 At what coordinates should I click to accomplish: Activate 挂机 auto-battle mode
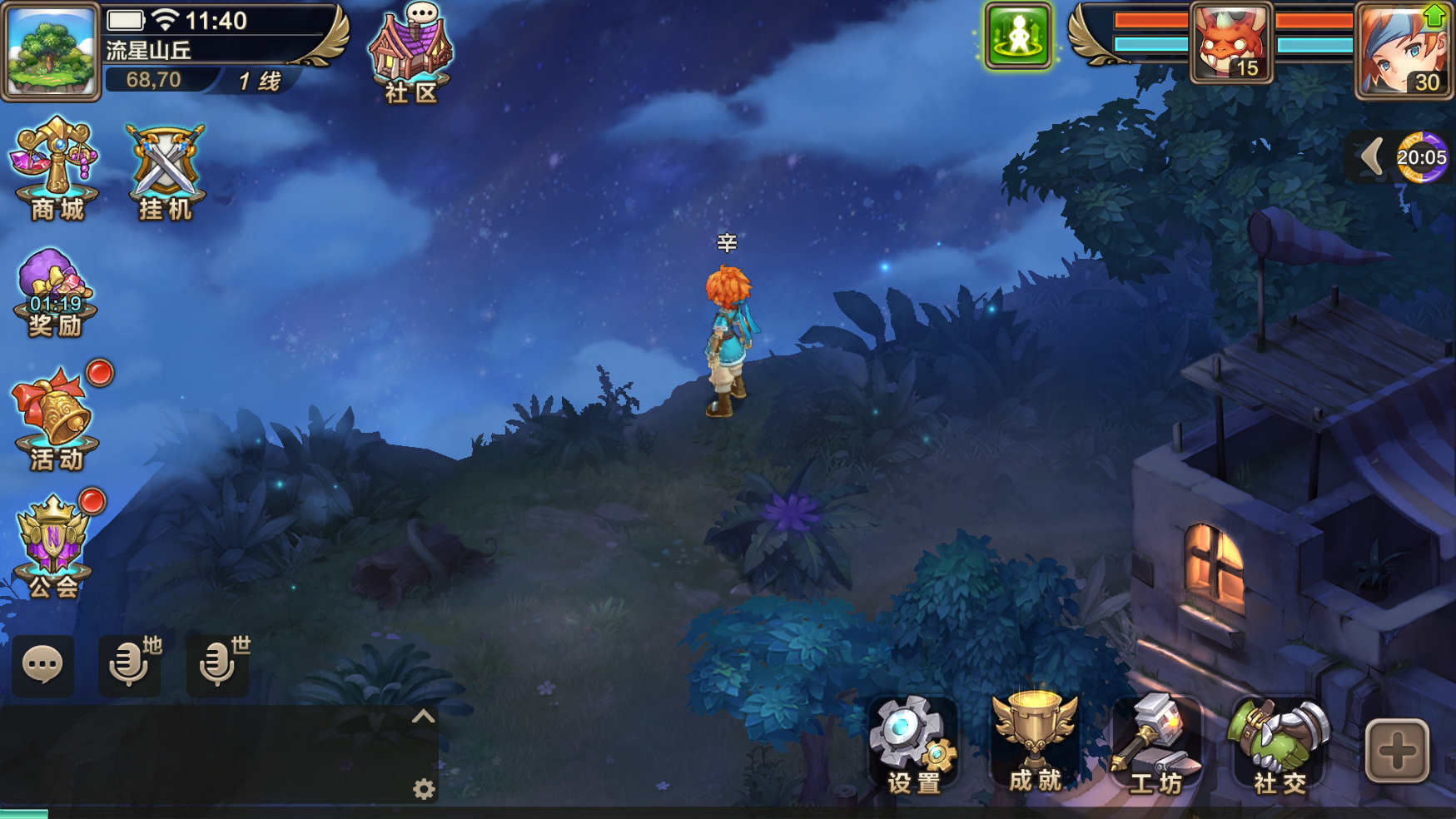pyautogui.click(x=165, y=171)
